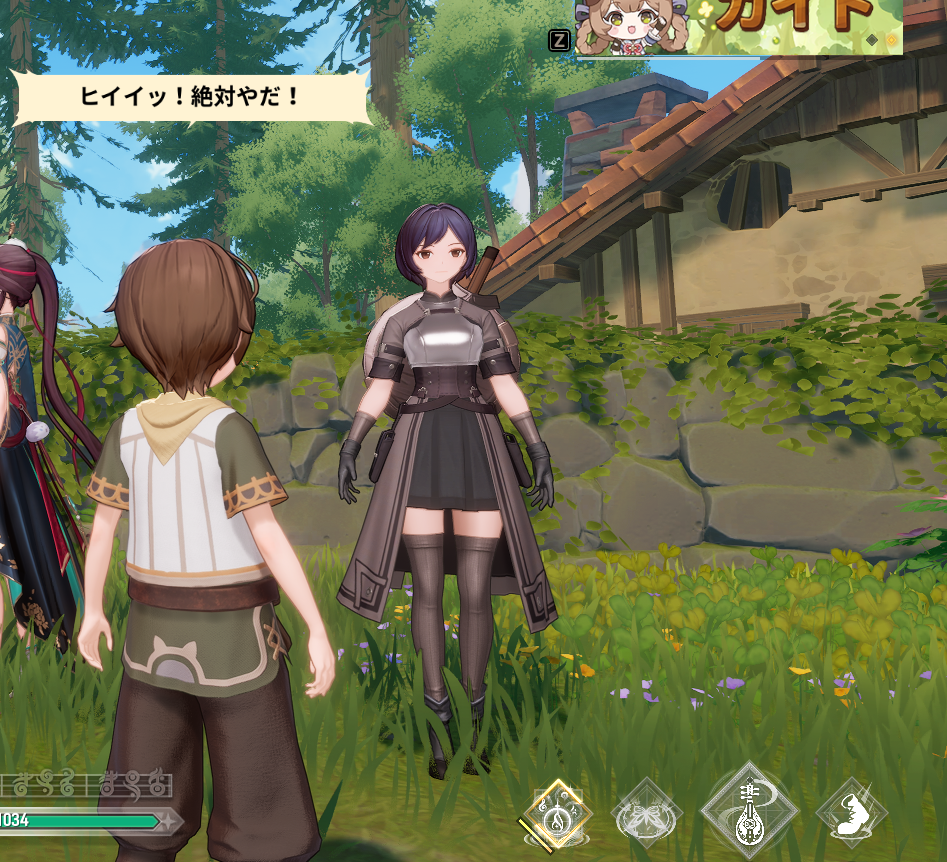947x862 pixels.
Task: Activate the lute instrument skill
Action: [749, 811]
